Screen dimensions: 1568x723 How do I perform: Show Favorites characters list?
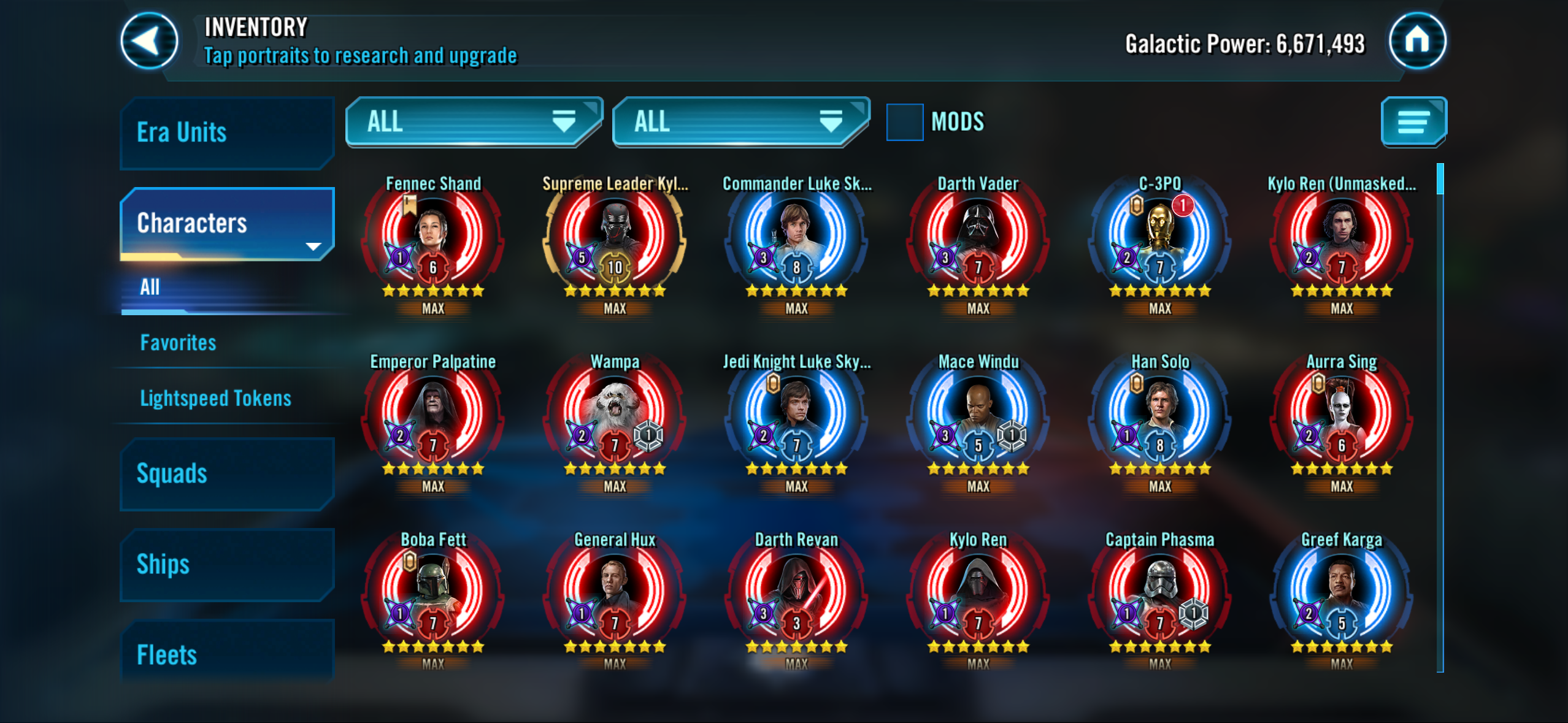[179, 343]
